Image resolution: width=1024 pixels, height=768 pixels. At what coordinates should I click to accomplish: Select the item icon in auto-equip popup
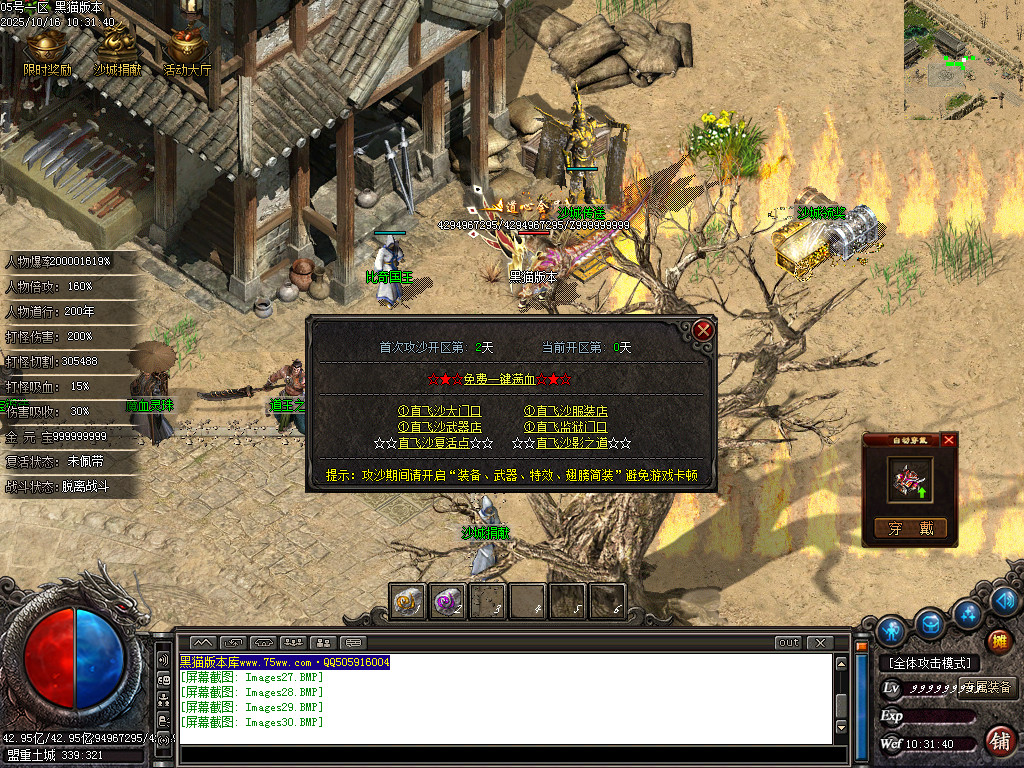[x=910, y=479]
